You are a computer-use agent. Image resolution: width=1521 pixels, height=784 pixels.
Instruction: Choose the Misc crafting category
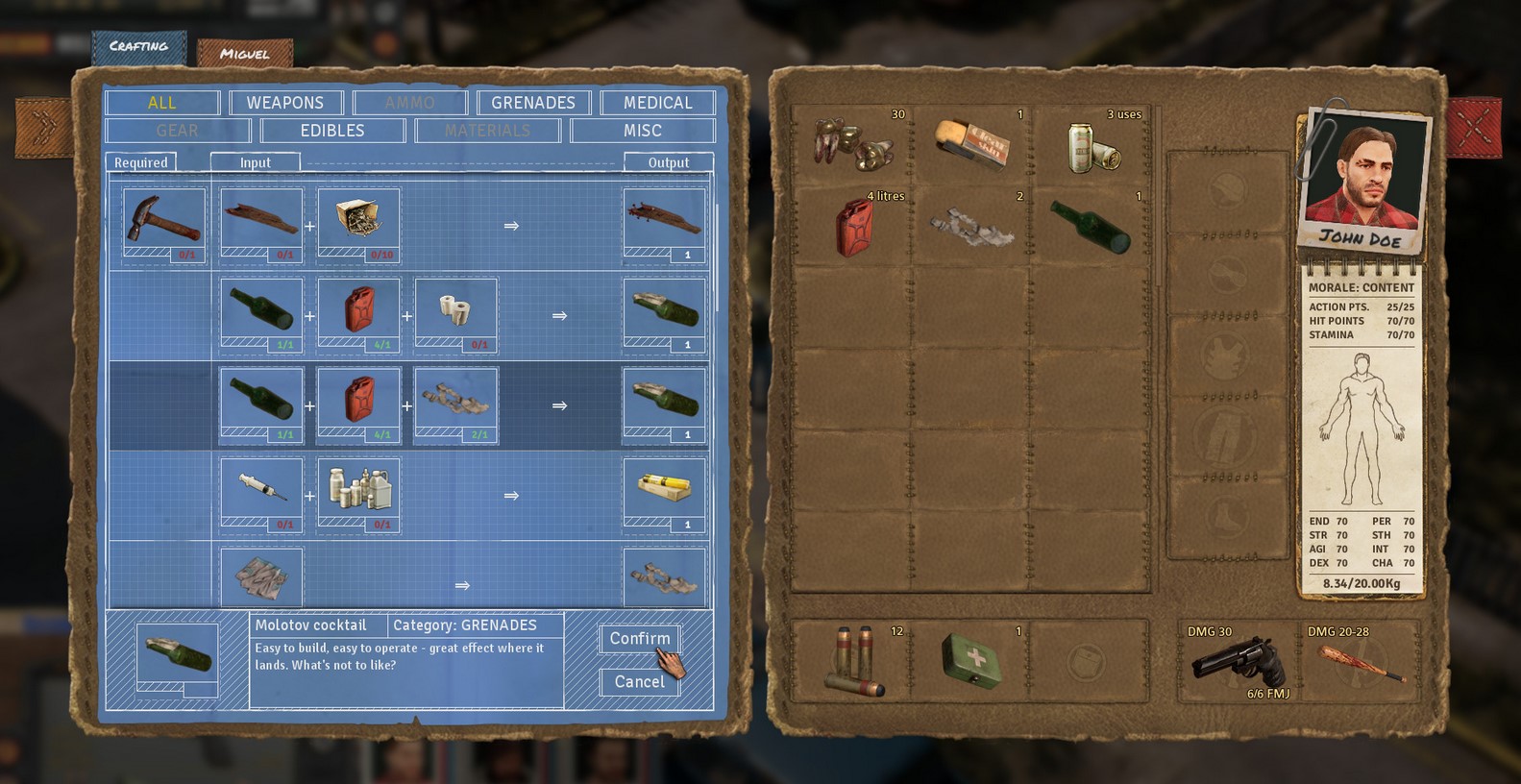tap(642, 131)
